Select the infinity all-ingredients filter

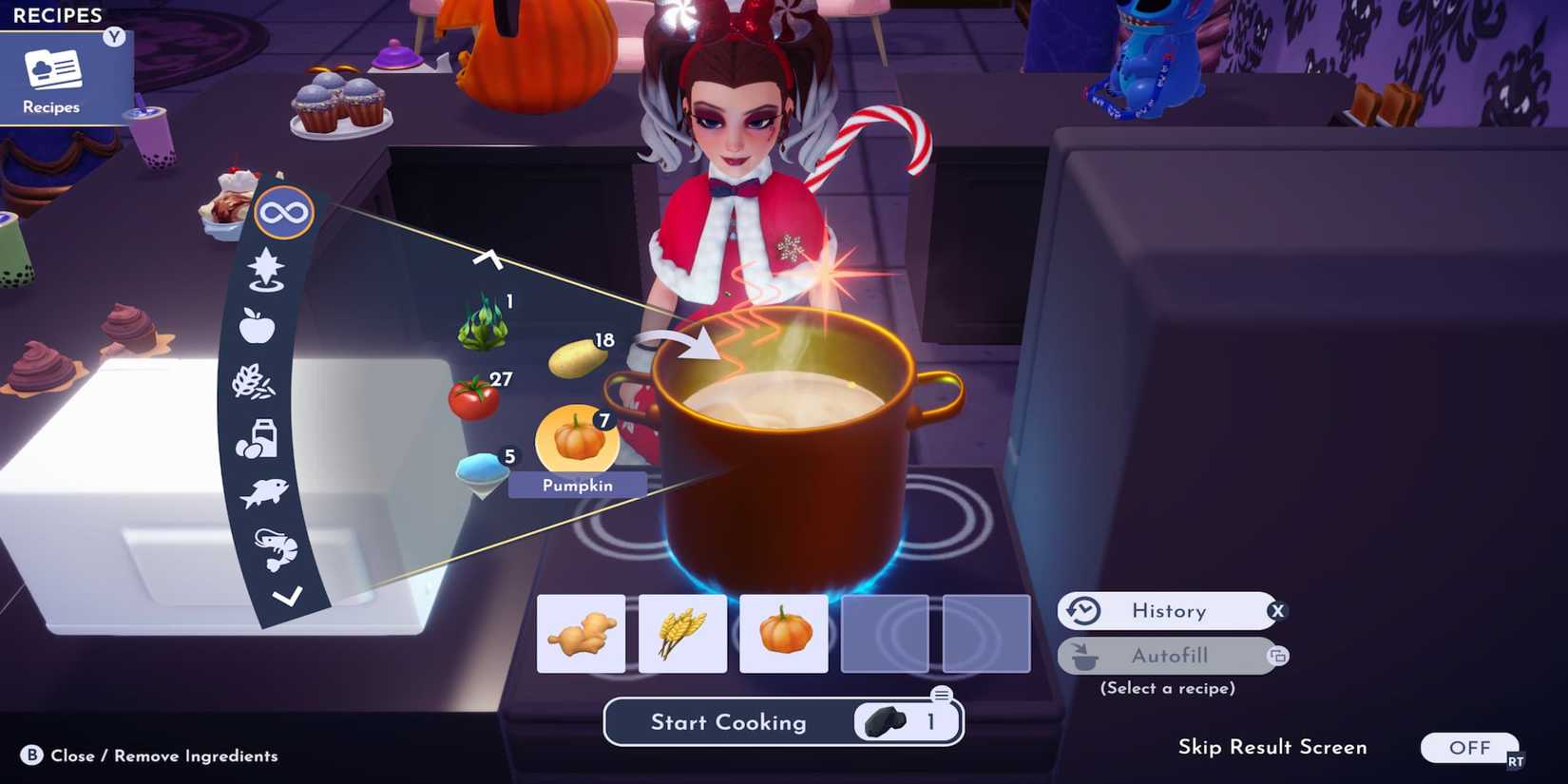pos(283,215)
